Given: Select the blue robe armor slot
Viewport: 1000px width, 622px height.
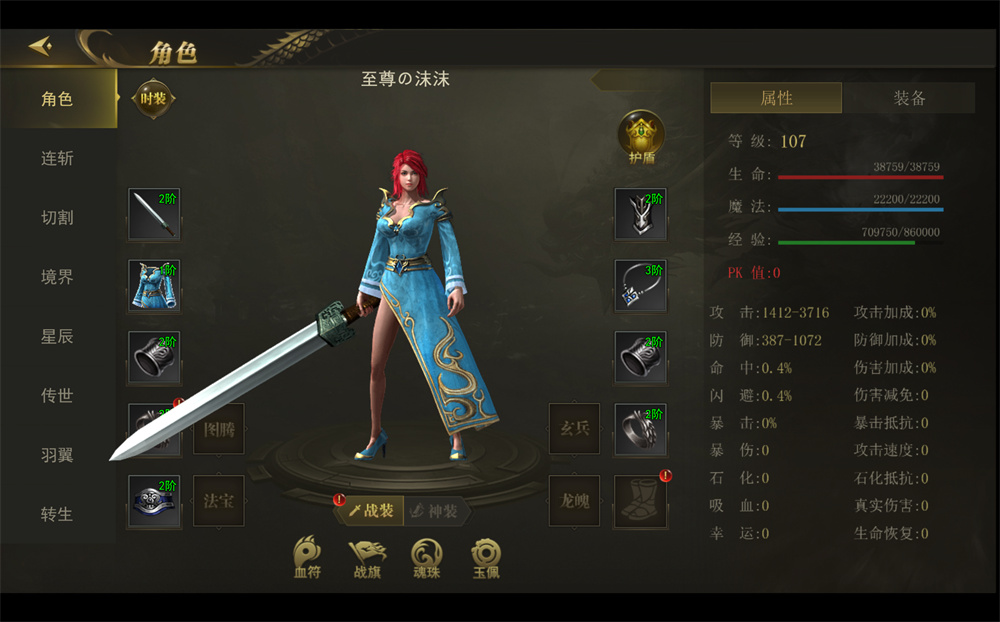Looking at the screenshot, I should click(x=154, y=286).
